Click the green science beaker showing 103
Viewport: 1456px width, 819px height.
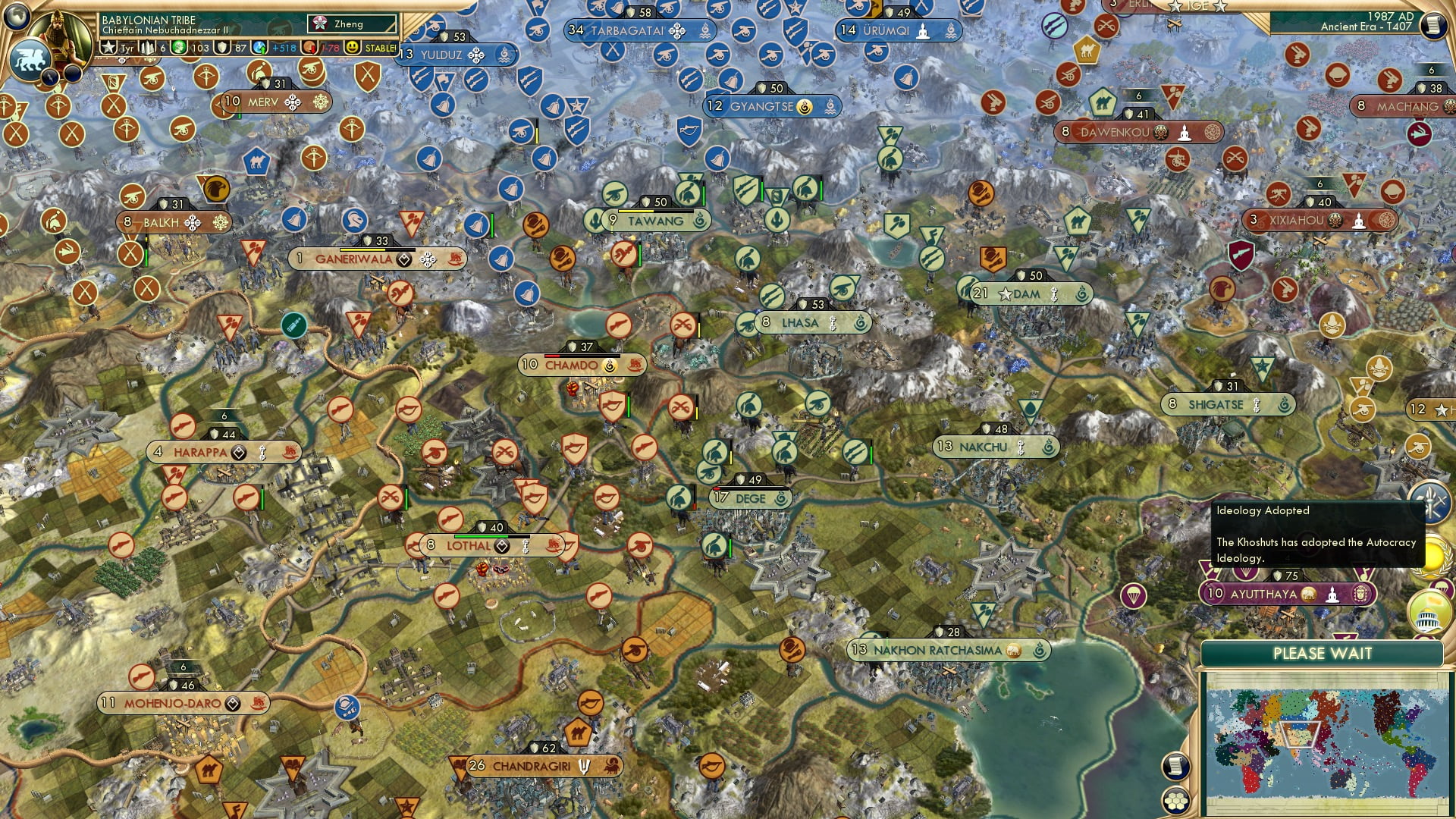pos(179,46)
